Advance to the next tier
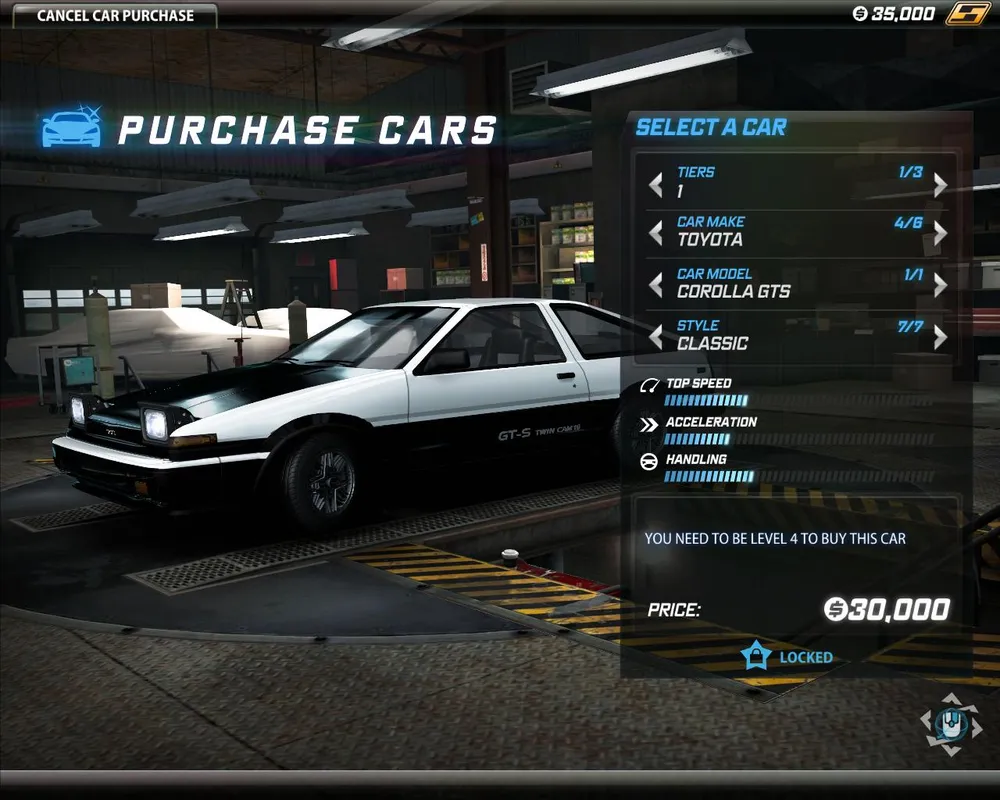This screenshot has height=800, width=1000. (x=940, y=185)
